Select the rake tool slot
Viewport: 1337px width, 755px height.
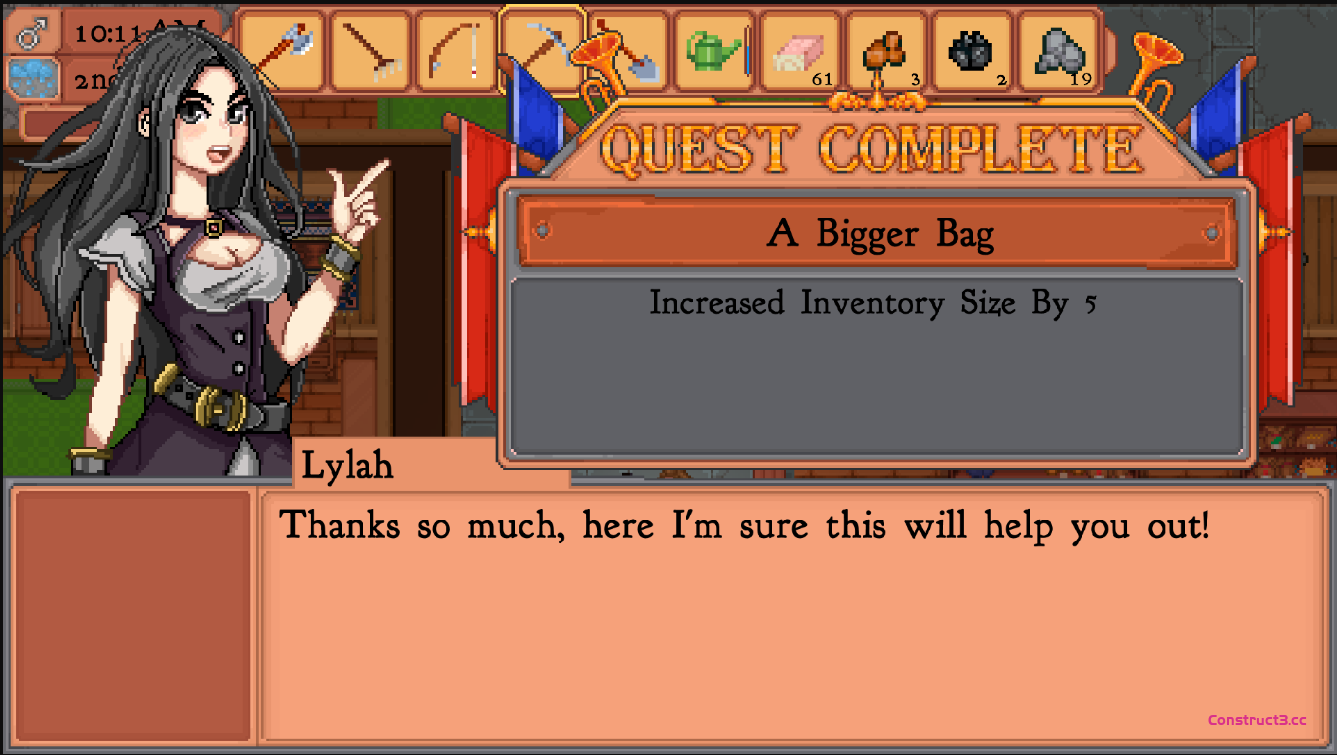click(x=370, y=50)
